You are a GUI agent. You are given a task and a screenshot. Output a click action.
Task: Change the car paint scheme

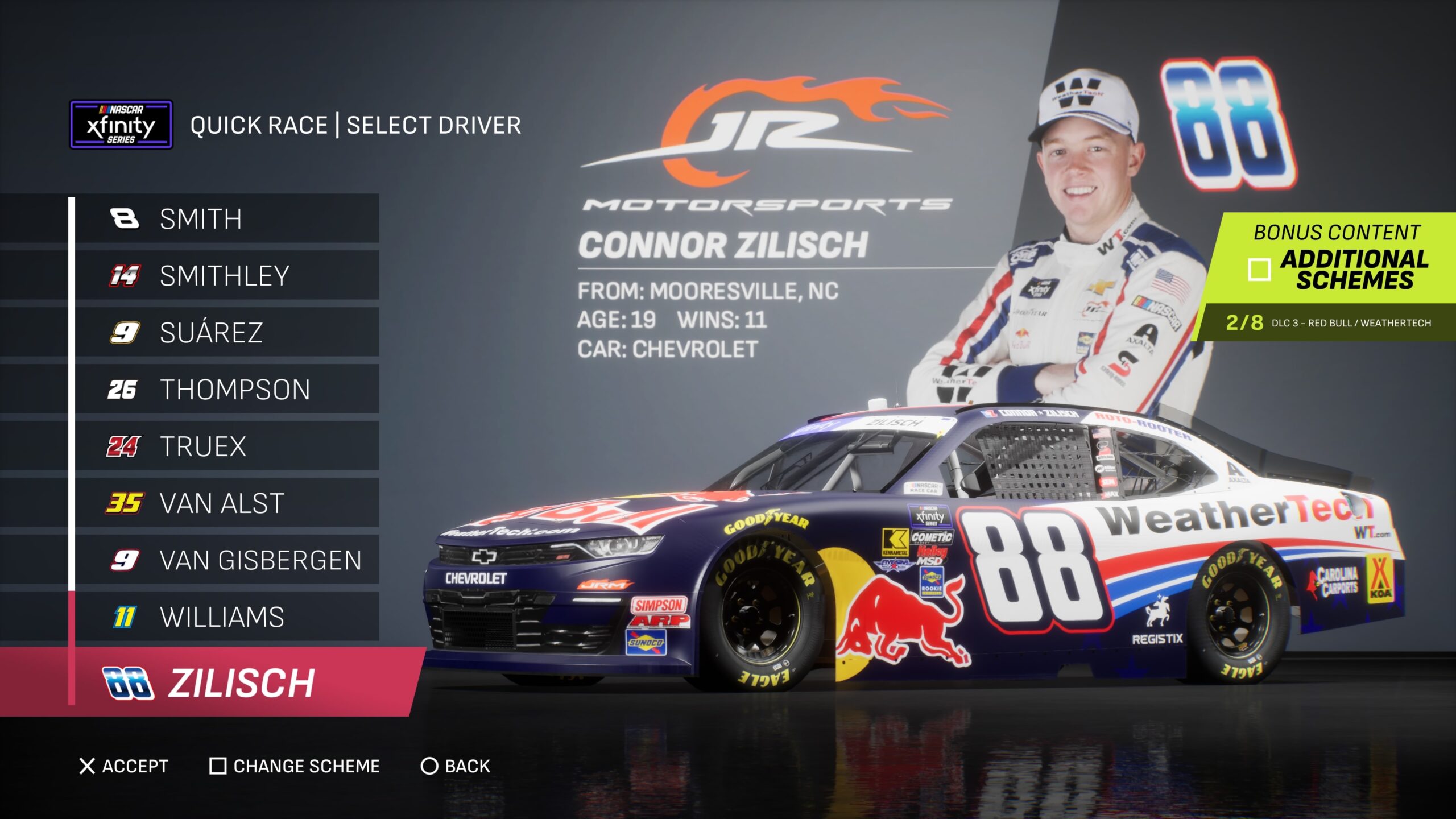295,766
